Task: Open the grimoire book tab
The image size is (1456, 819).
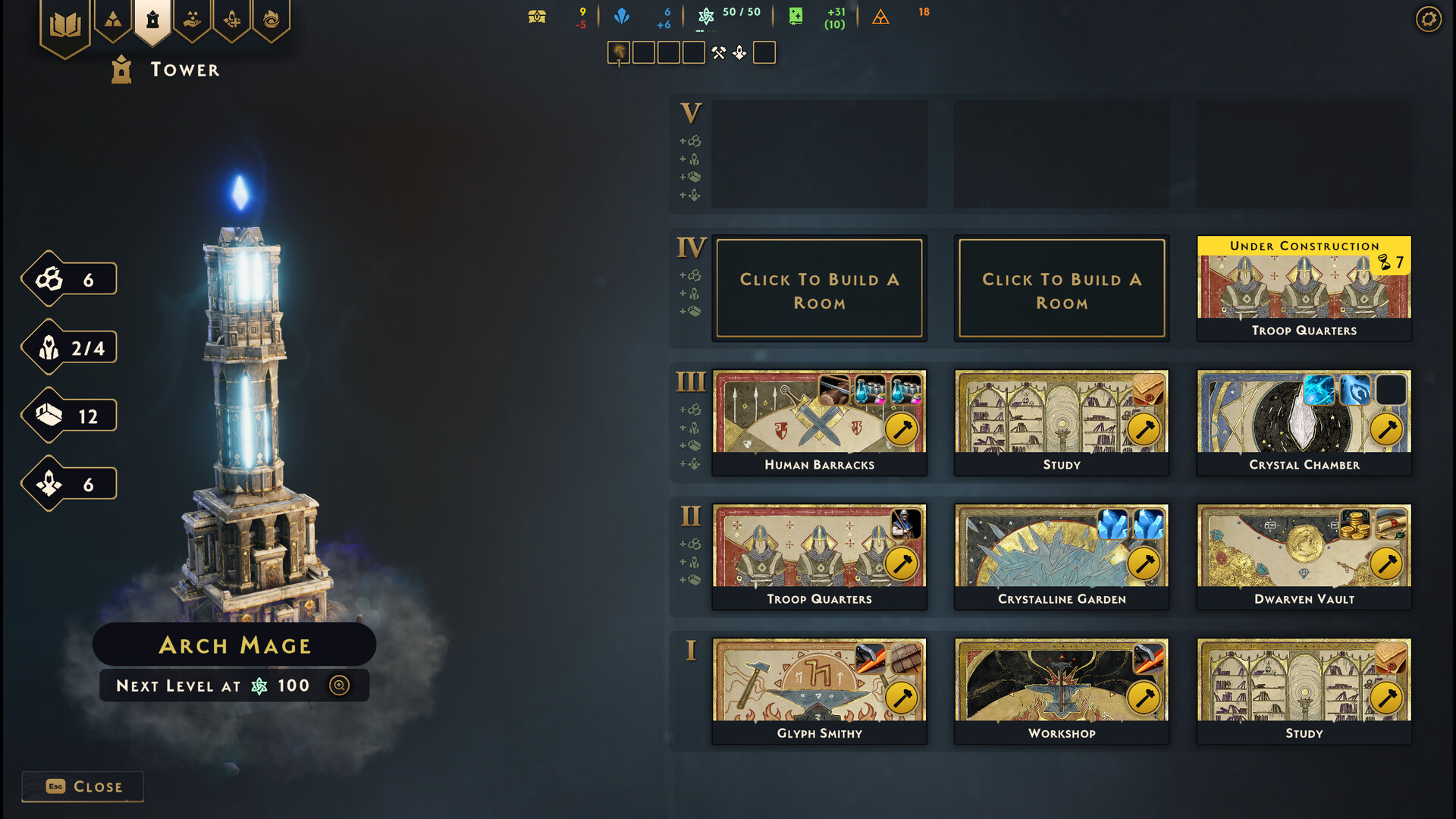Action: (66, 21)
